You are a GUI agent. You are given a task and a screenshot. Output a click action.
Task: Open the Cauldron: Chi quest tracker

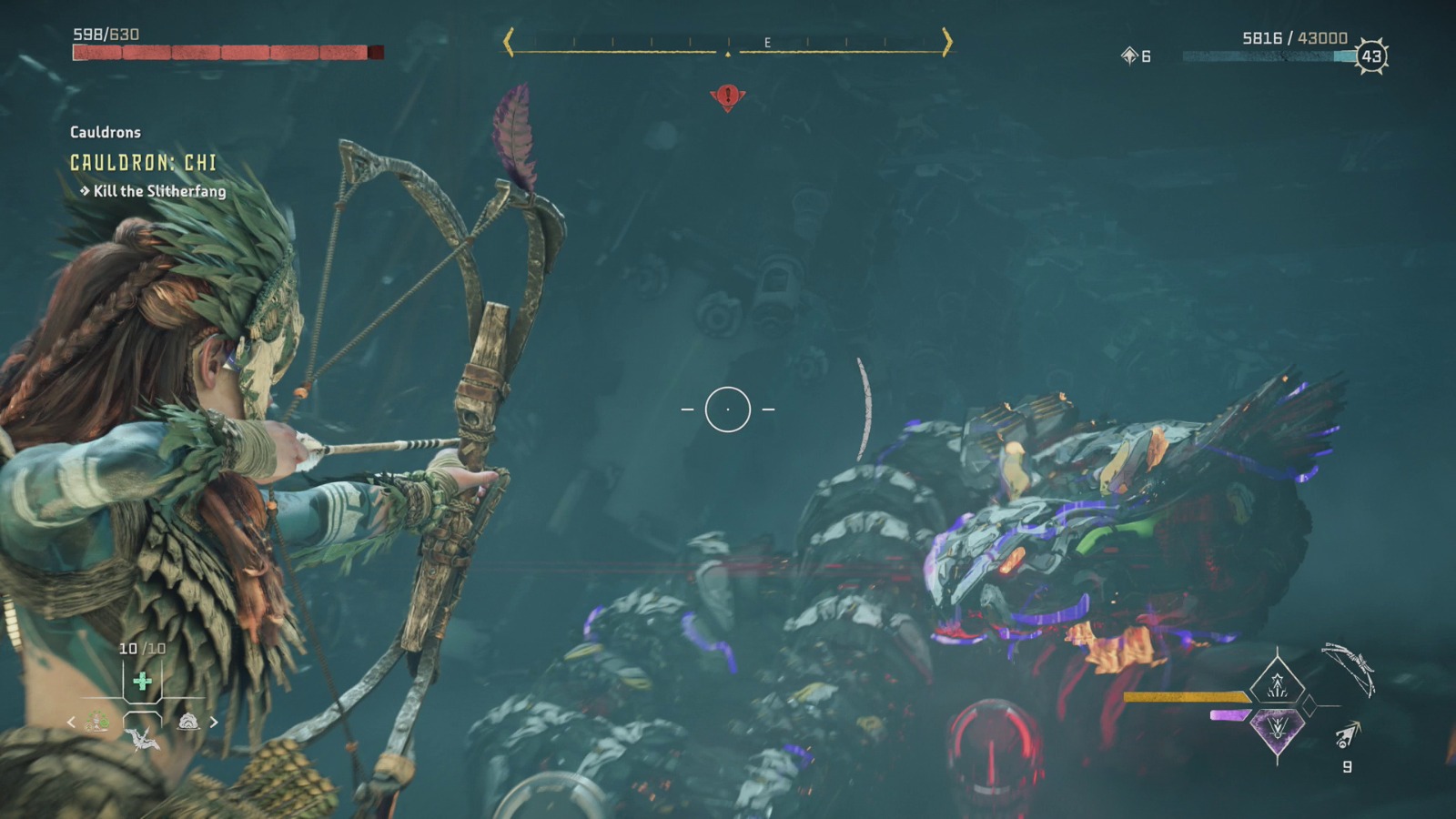pyautogui.click(x=144, y=163)
